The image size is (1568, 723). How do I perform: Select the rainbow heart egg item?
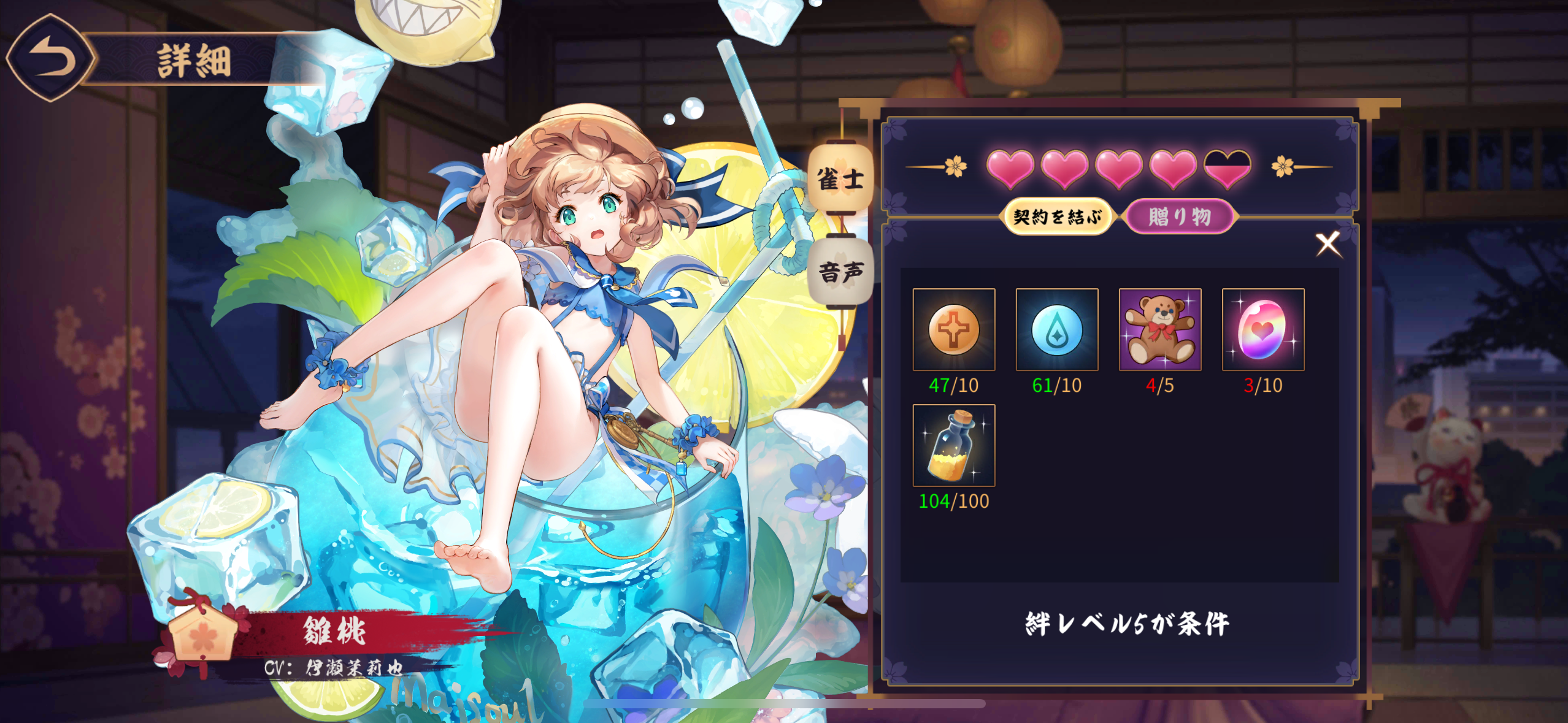[x=1262, y=330]
